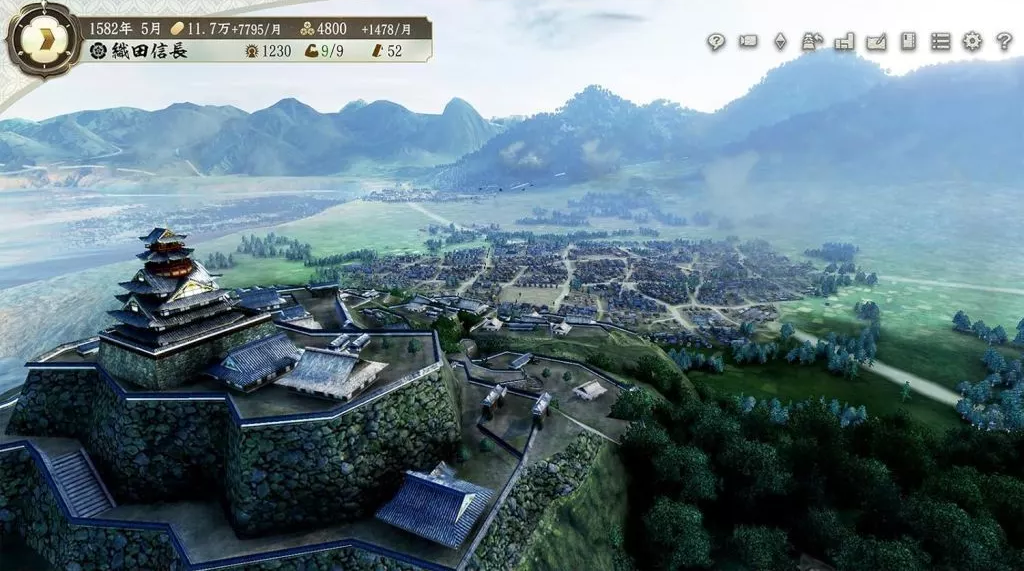Screen dimensions: 1024x571
Task: Click the castle with return arrow icon
Action: pos(812,42)
